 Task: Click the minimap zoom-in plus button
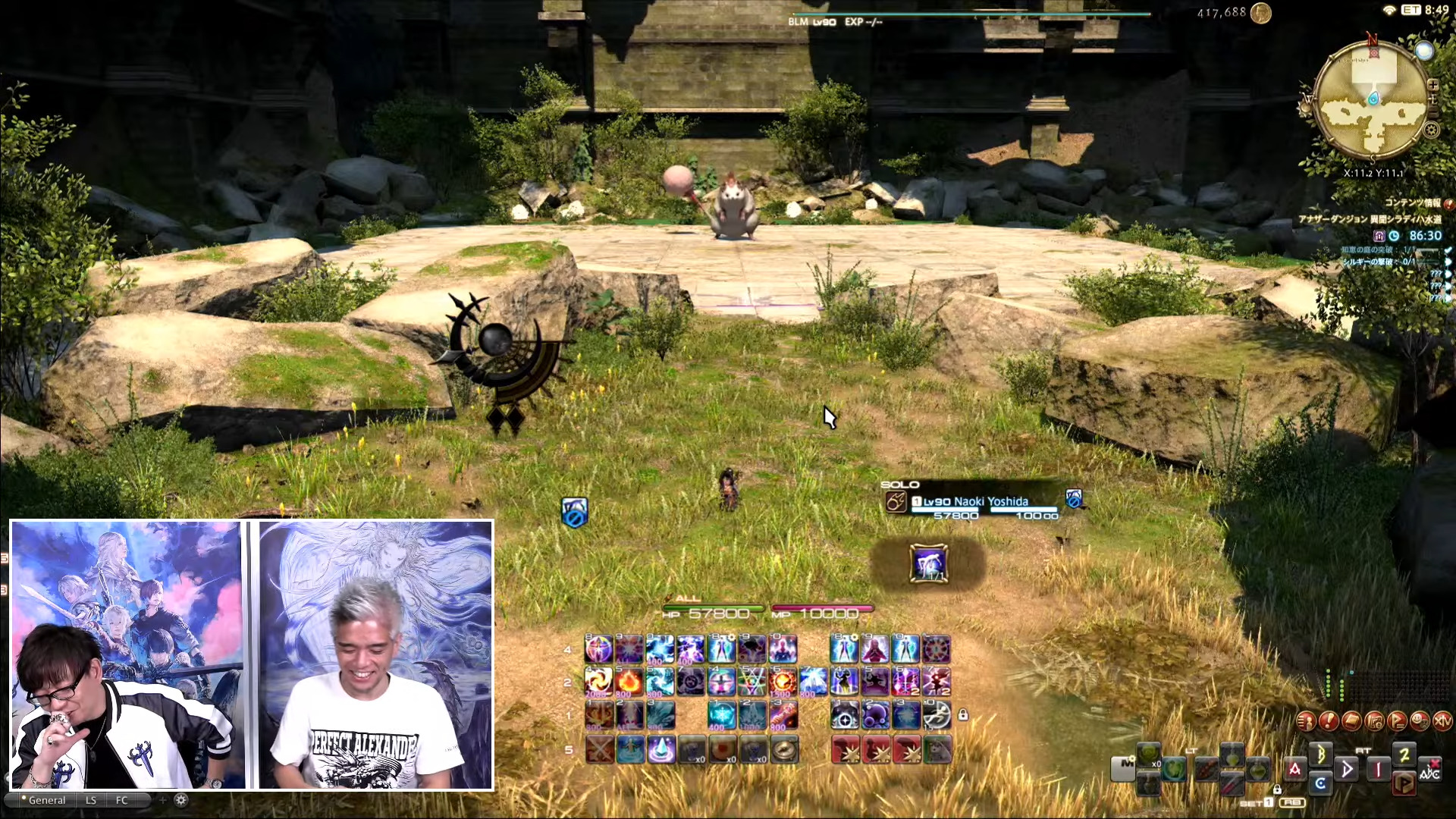1433,85
